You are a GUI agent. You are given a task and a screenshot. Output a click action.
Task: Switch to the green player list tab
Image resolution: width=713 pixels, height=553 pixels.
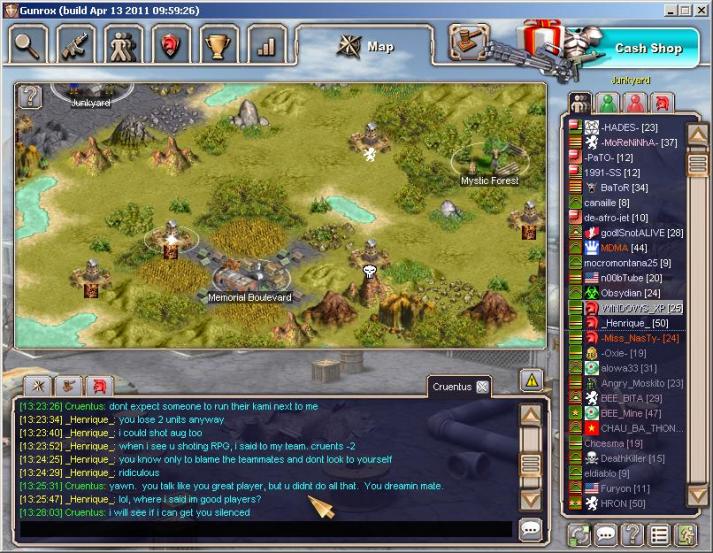[x=606, y=103]
